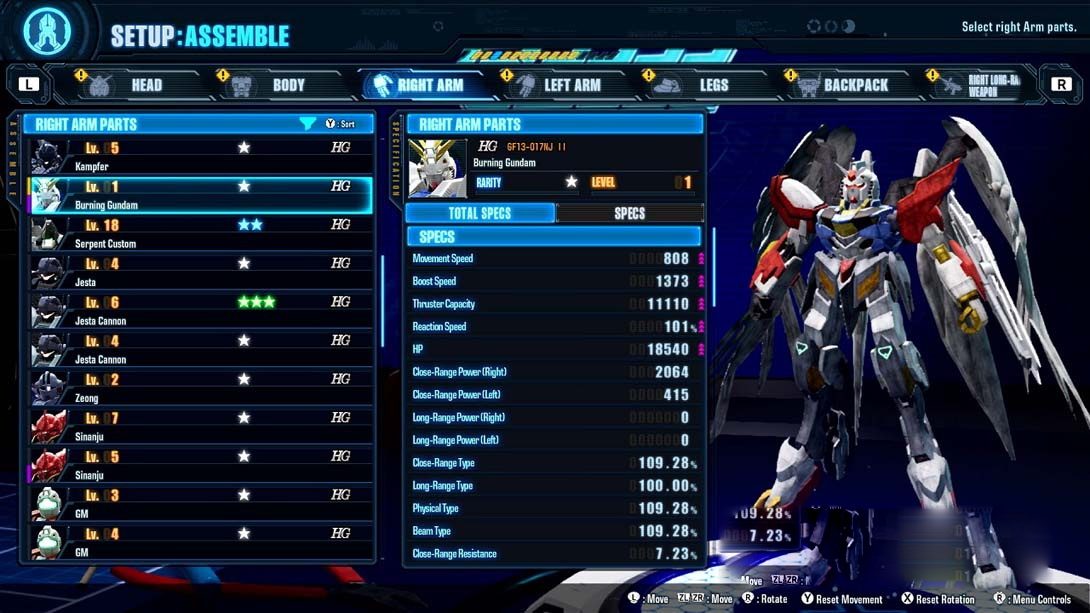The image size is (1090, 613).
Task: Select the Total Specs tab
Action: (x=480, y=213)
